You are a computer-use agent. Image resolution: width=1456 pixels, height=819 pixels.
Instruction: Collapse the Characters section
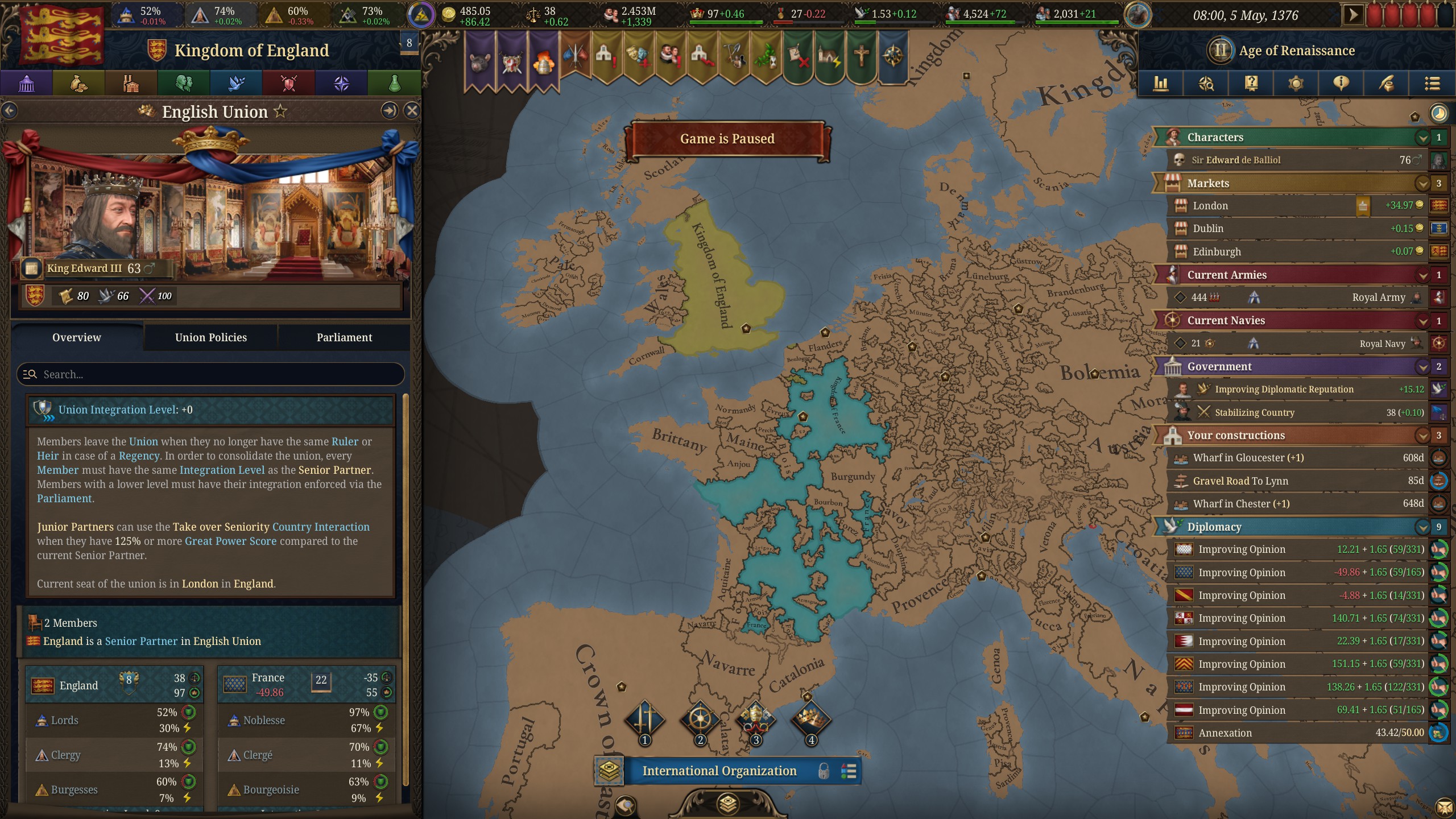[1422, 137]
